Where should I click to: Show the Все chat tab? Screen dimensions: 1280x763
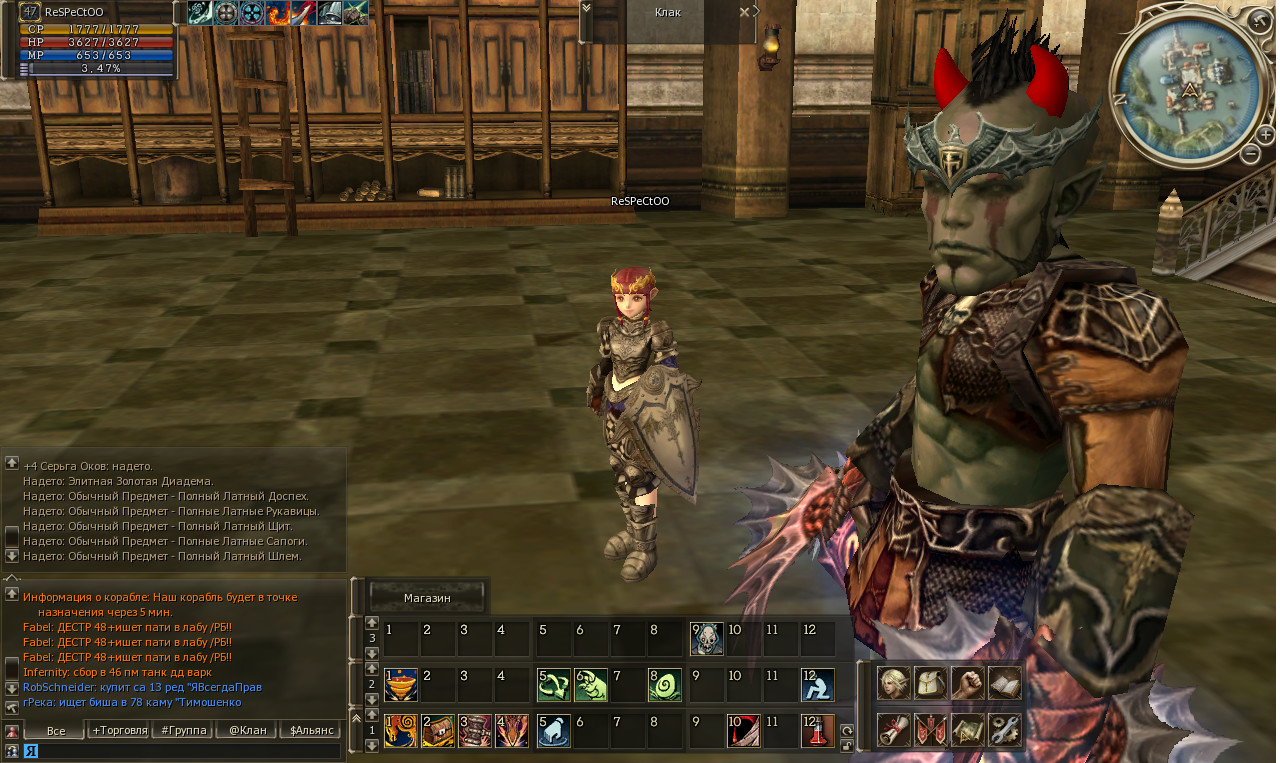[56, 731]
